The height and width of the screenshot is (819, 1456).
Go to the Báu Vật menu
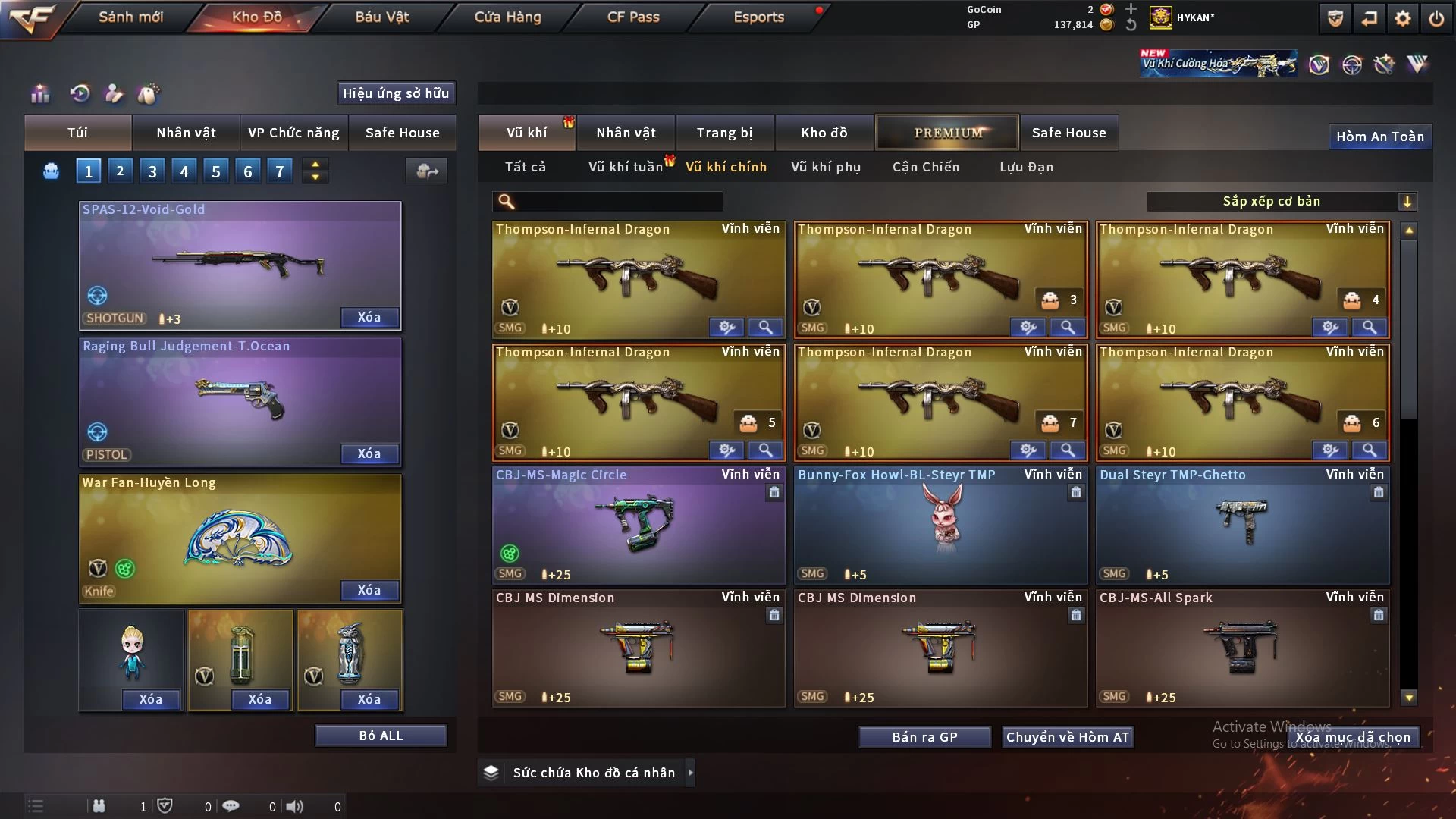tap(381, 17)
